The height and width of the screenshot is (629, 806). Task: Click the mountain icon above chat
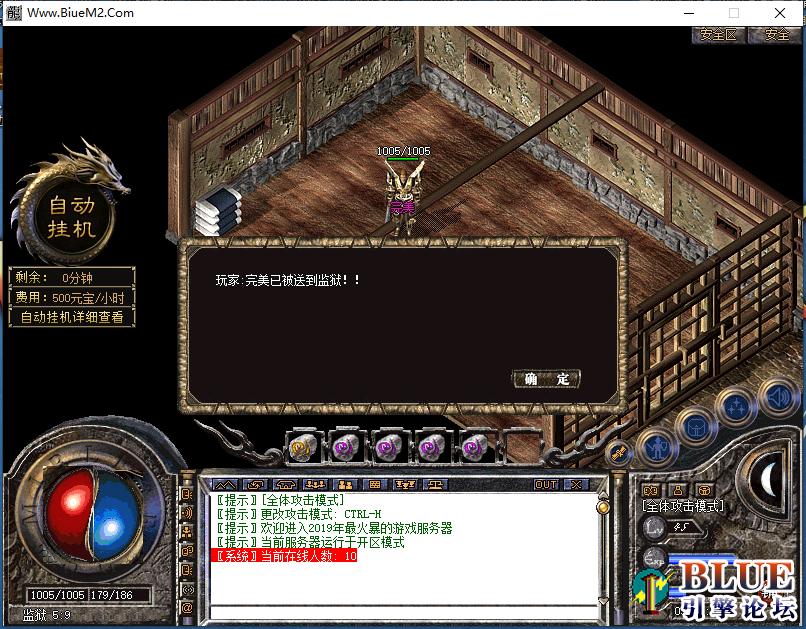pyautogui.click(x=224, y=484)
